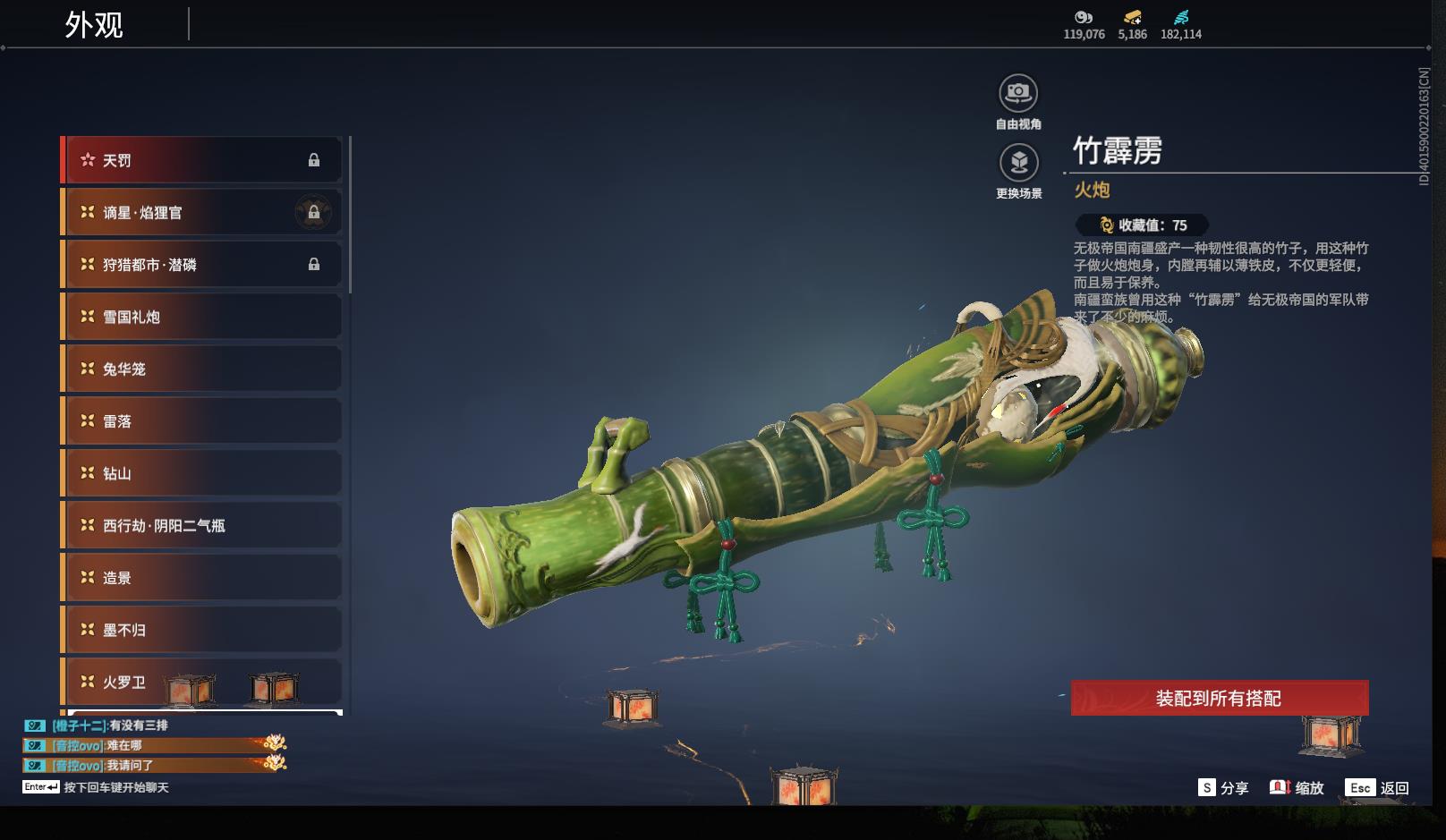Select the 造景 skin entry
The image size is (1446, 840).
(202, 578)
